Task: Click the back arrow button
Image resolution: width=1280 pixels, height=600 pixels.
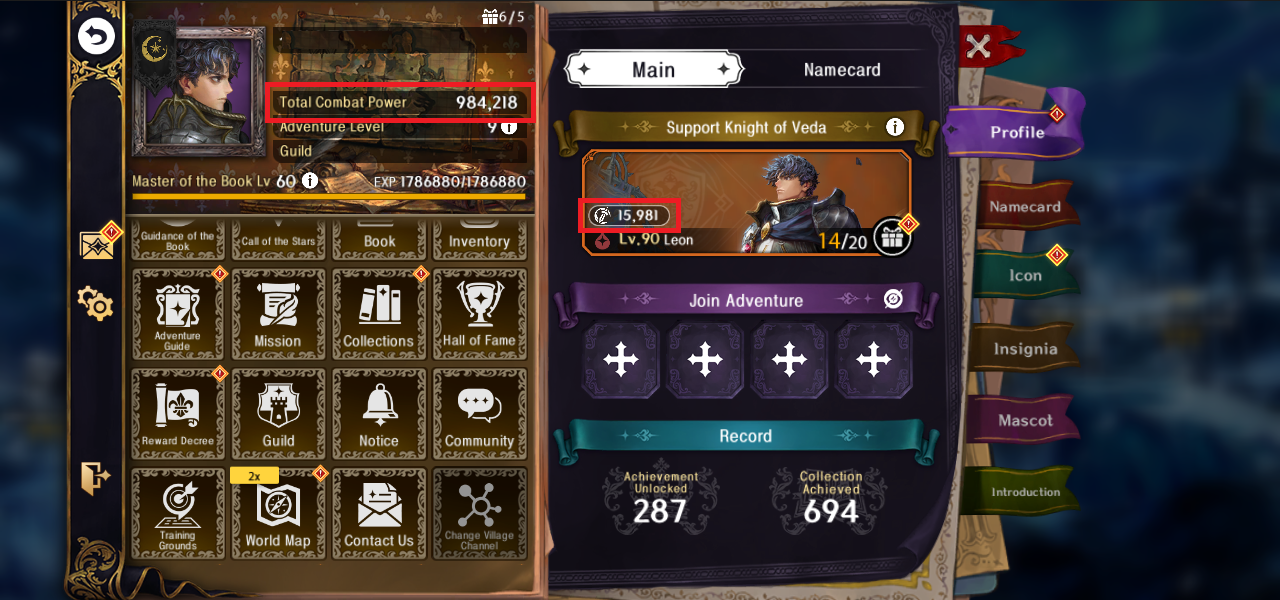Action: click(97, 38)
